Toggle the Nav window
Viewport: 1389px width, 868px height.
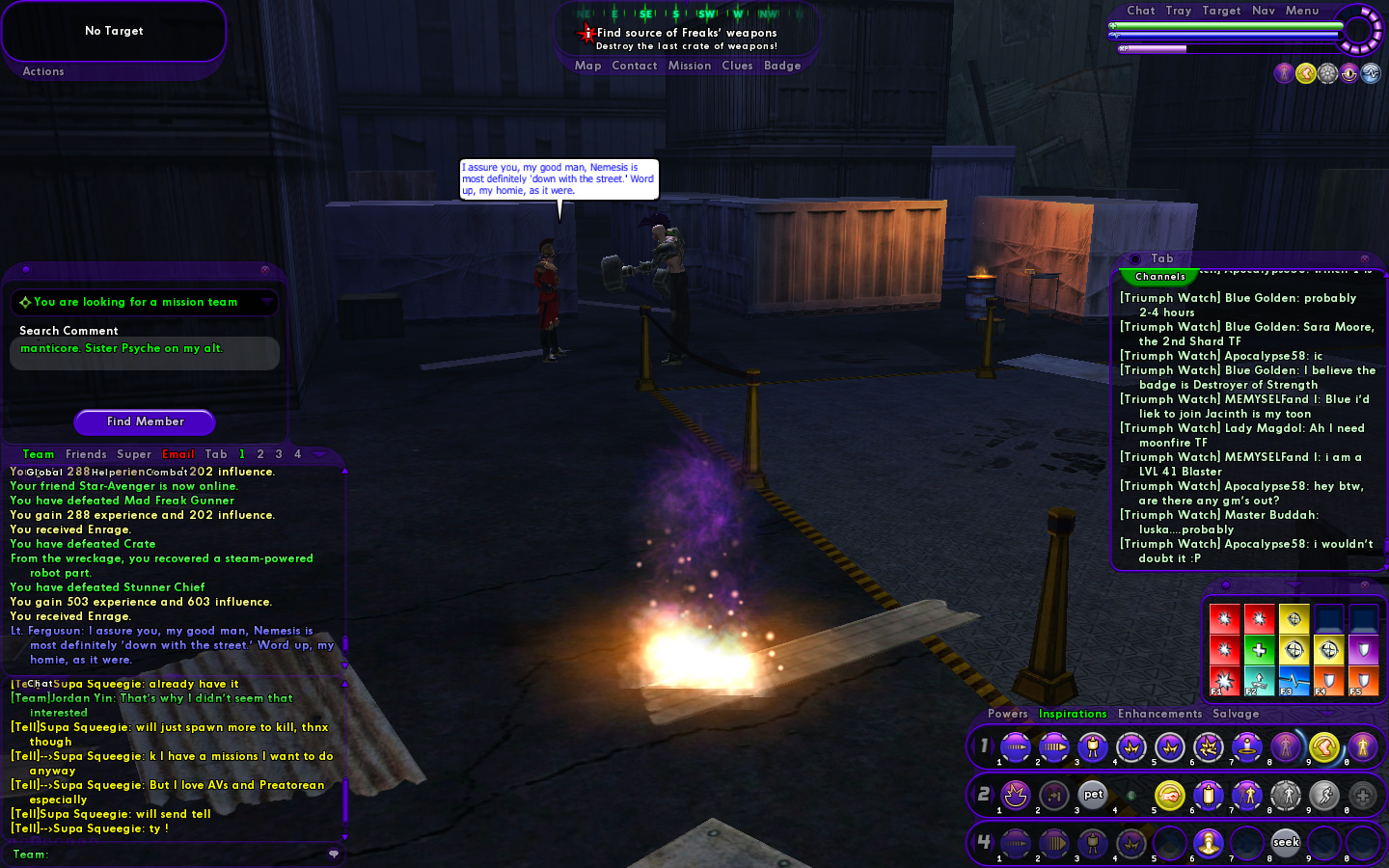pos(1264,11)
